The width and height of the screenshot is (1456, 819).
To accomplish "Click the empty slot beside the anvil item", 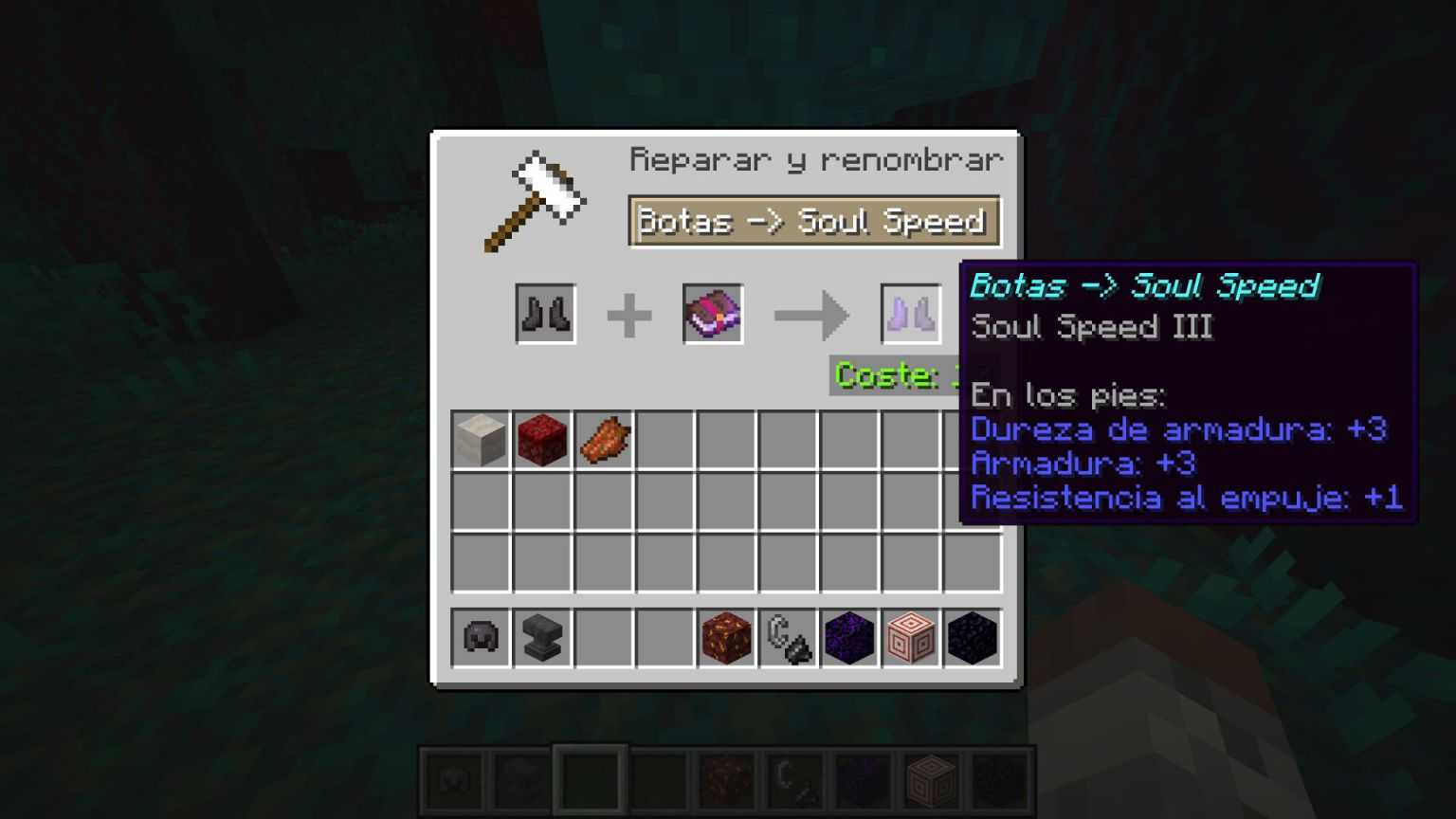I will tap(603, 638).
